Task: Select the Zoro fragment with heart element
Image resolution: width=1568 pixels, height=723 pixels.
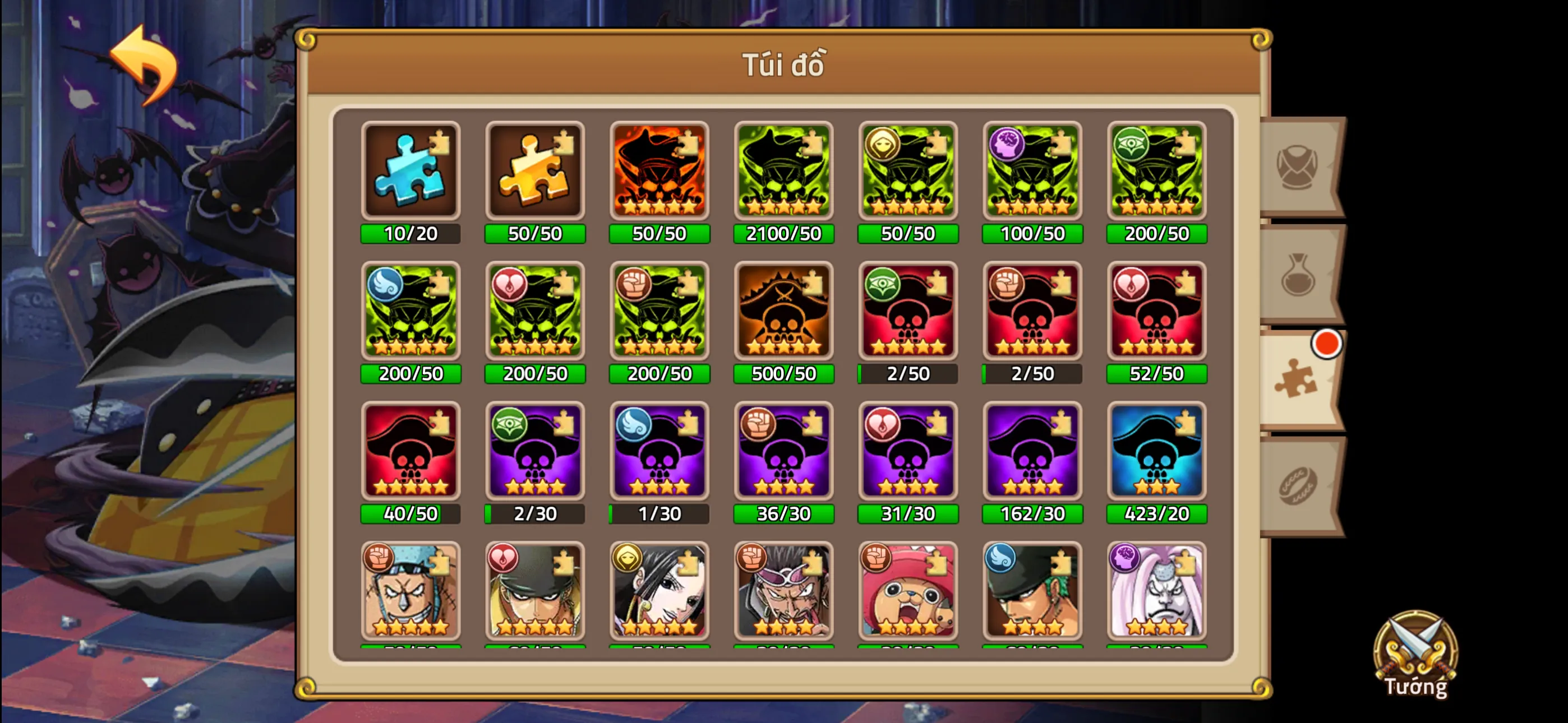Action: [x=535, y=594]
